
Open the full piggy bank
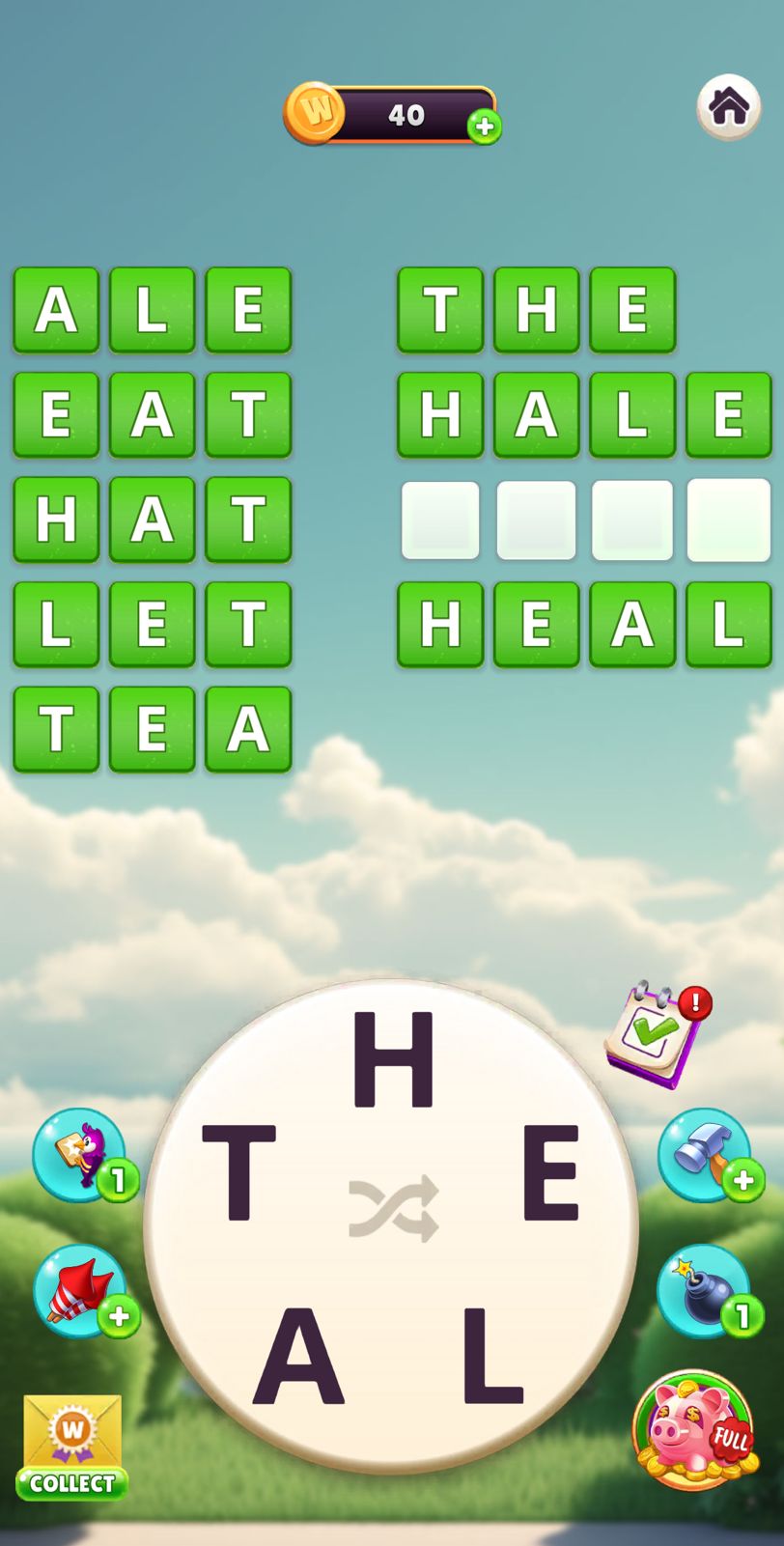point(693,1431)
